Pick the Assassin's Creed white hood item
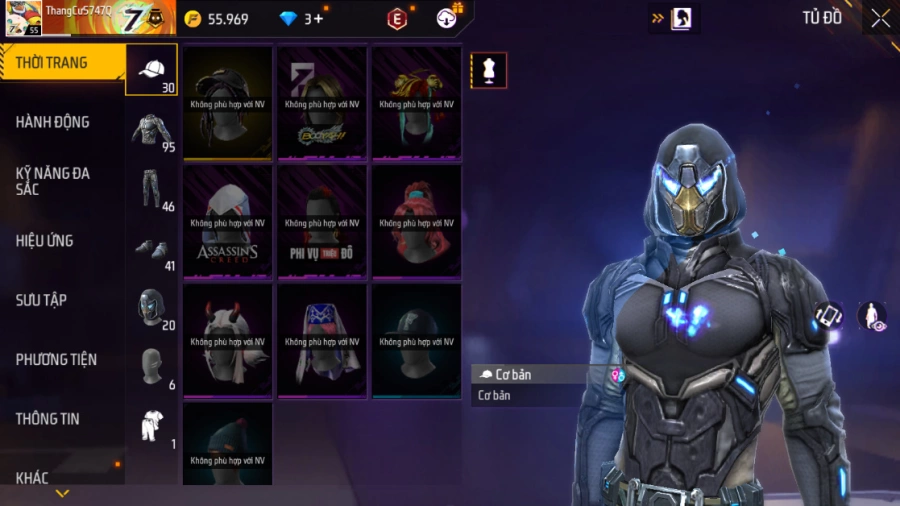This screenshot has height=506, width=900. click(227, 221)
